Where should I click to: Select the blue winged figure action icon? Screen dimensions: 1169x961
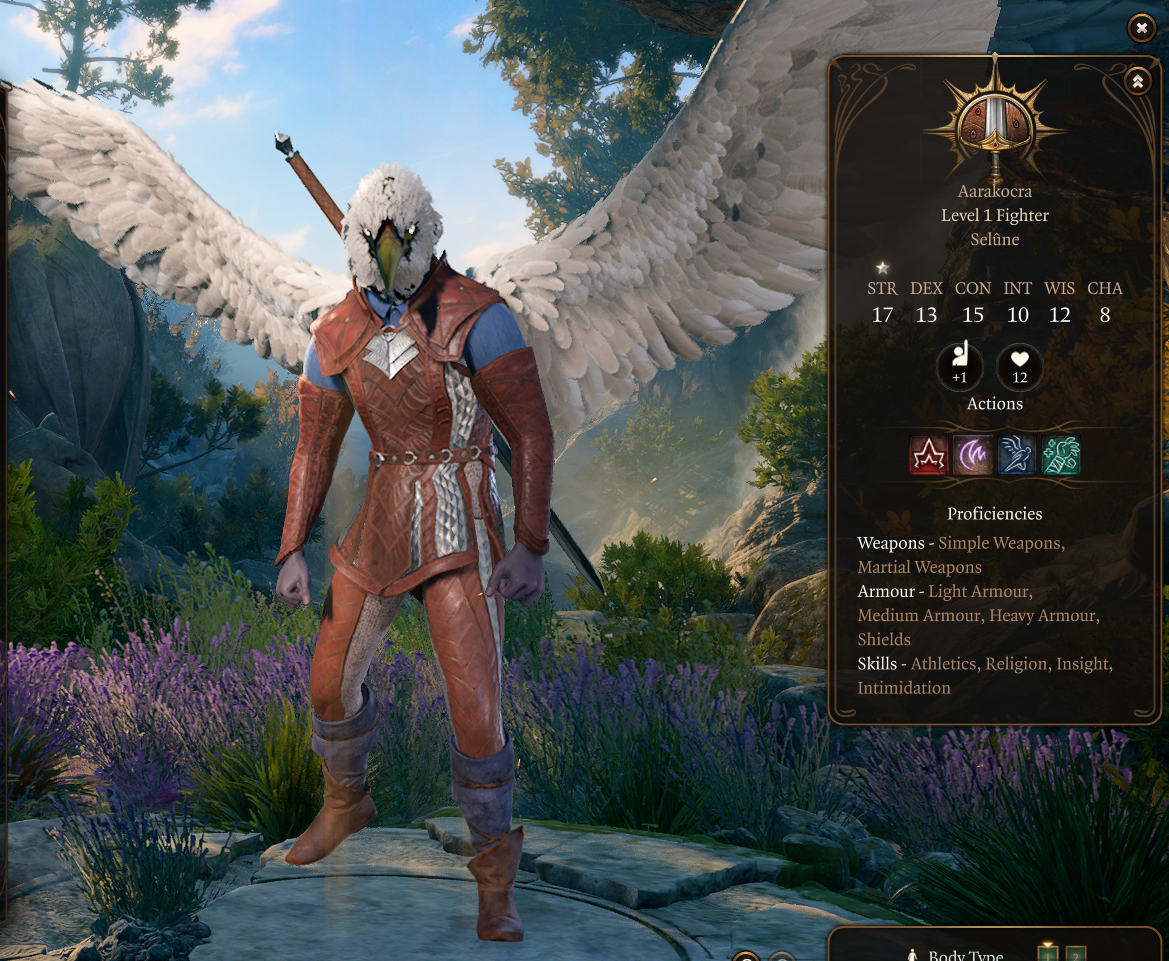point(1017,455)
